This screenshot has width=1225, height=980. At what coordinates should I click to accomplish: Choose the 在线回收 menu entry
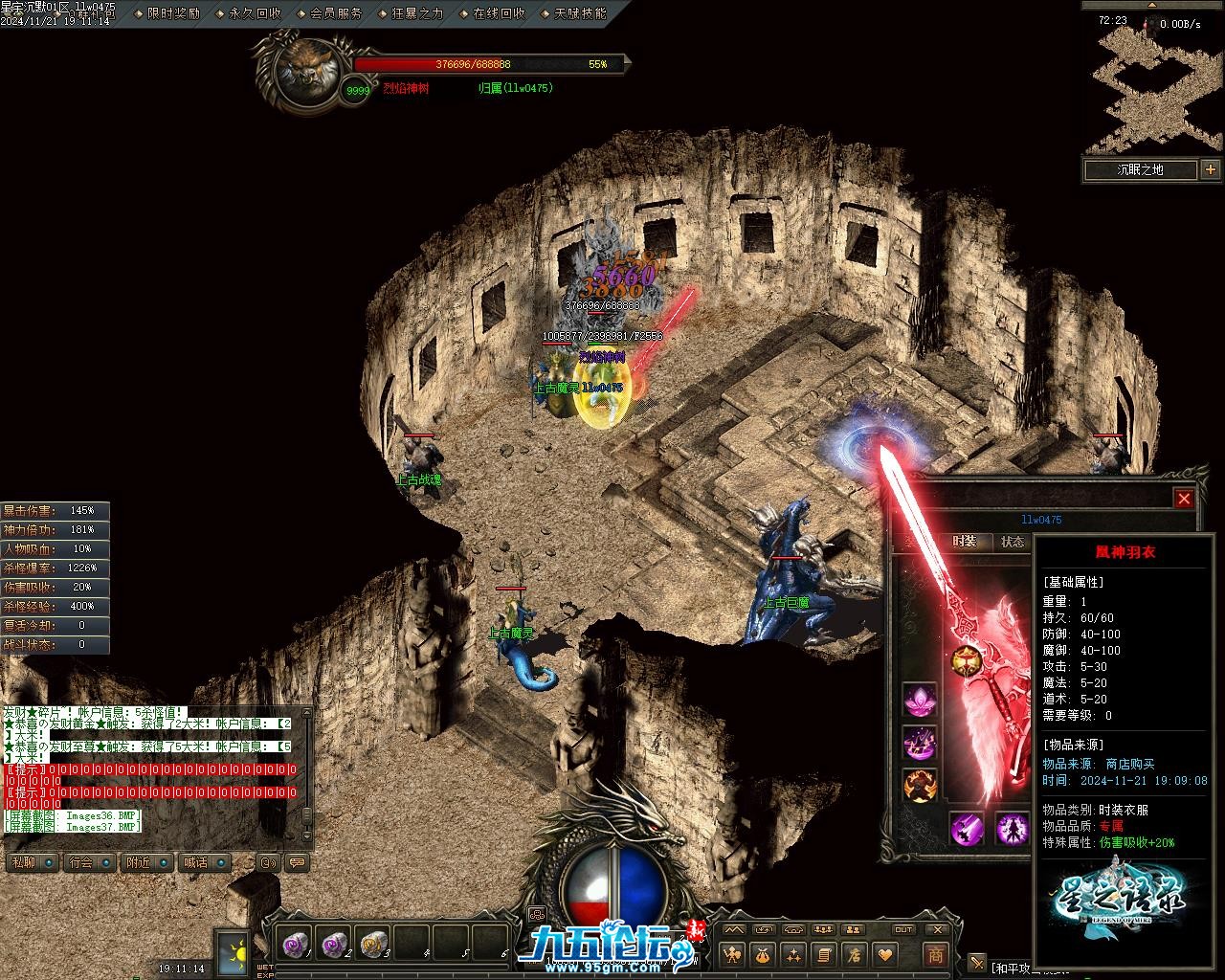point(499,13)
